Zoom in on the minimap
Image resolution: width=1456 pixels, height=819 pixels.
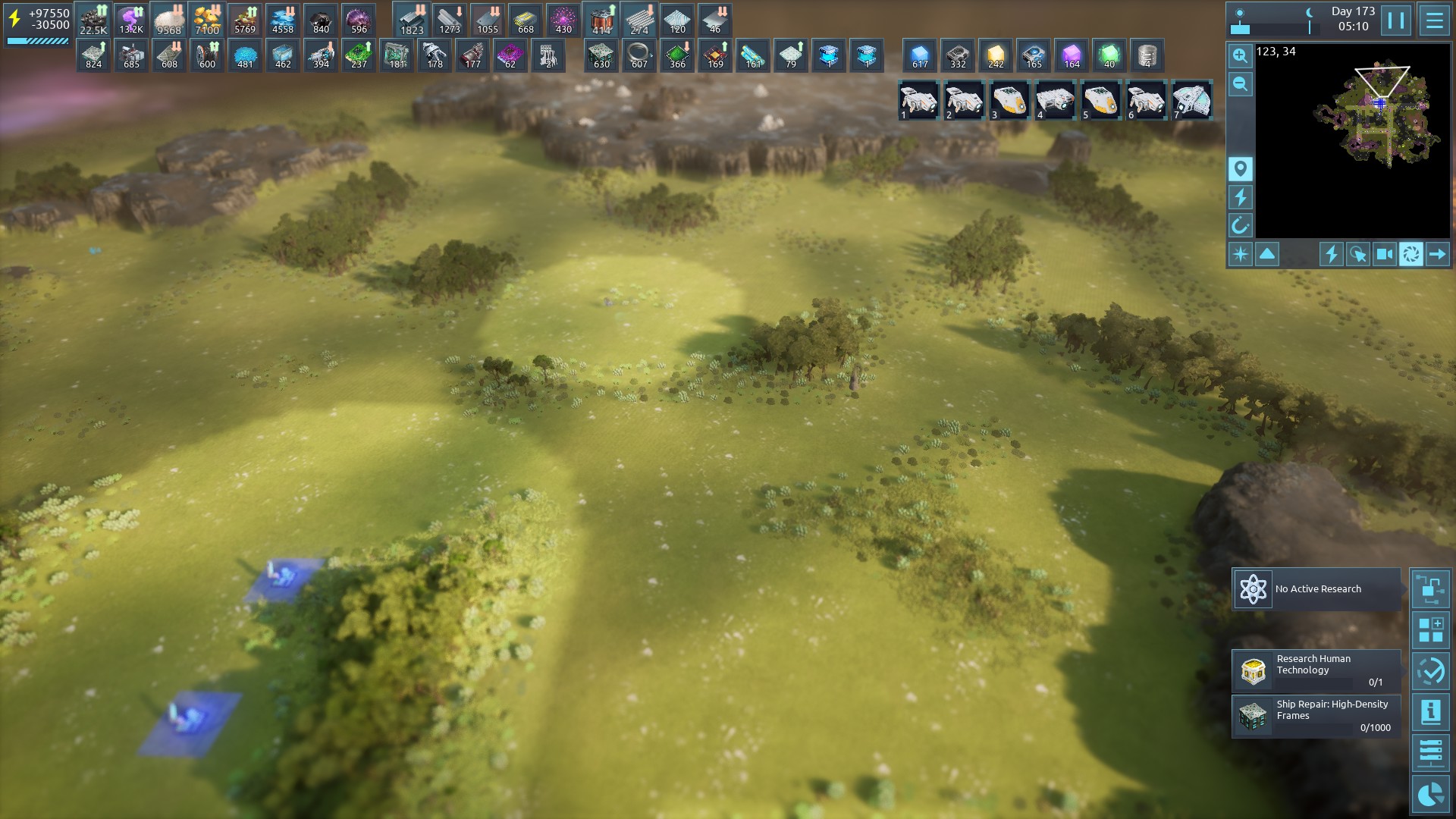point(1240,55)
